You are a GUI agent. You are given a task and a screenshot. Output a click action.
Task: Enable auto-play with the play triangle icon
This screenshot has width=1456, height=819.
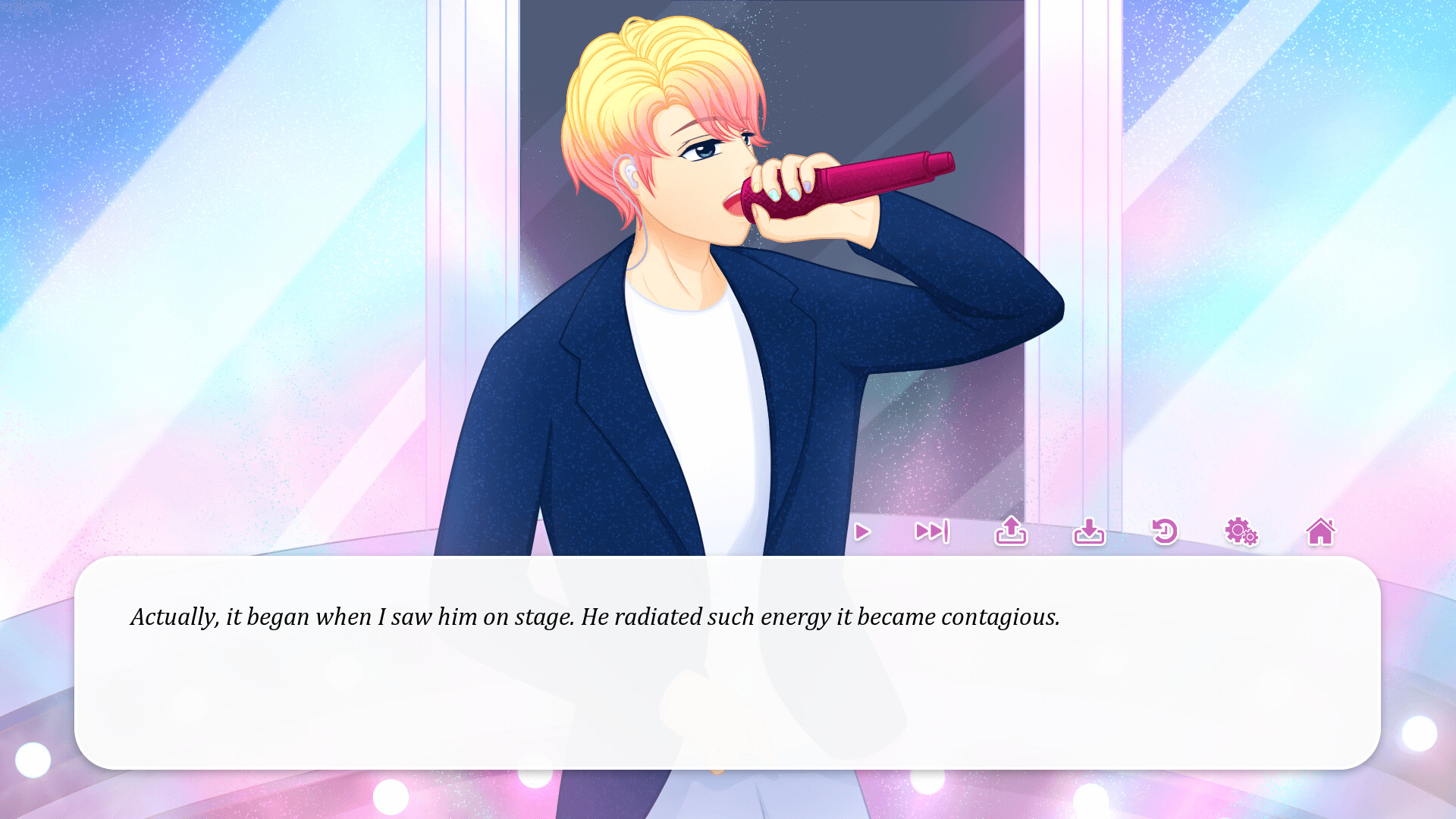click(x=861, y=532)
